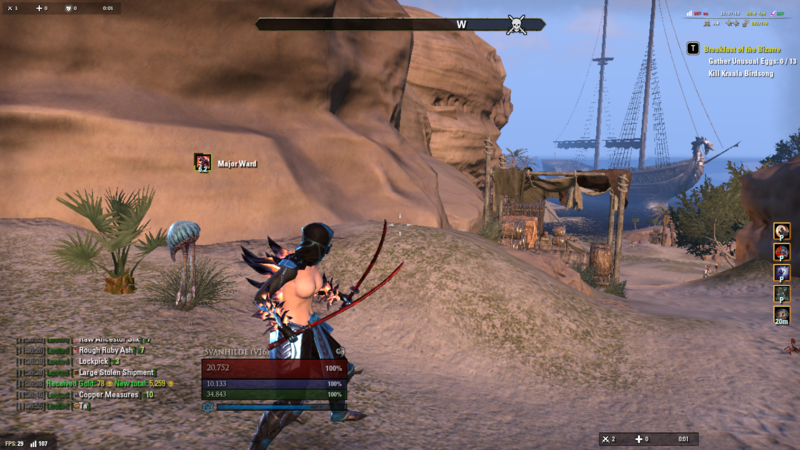Viewport: 800px width, 450px height.
Task: Select the skull marker on the compass
Action: click(x=516, y=25)
